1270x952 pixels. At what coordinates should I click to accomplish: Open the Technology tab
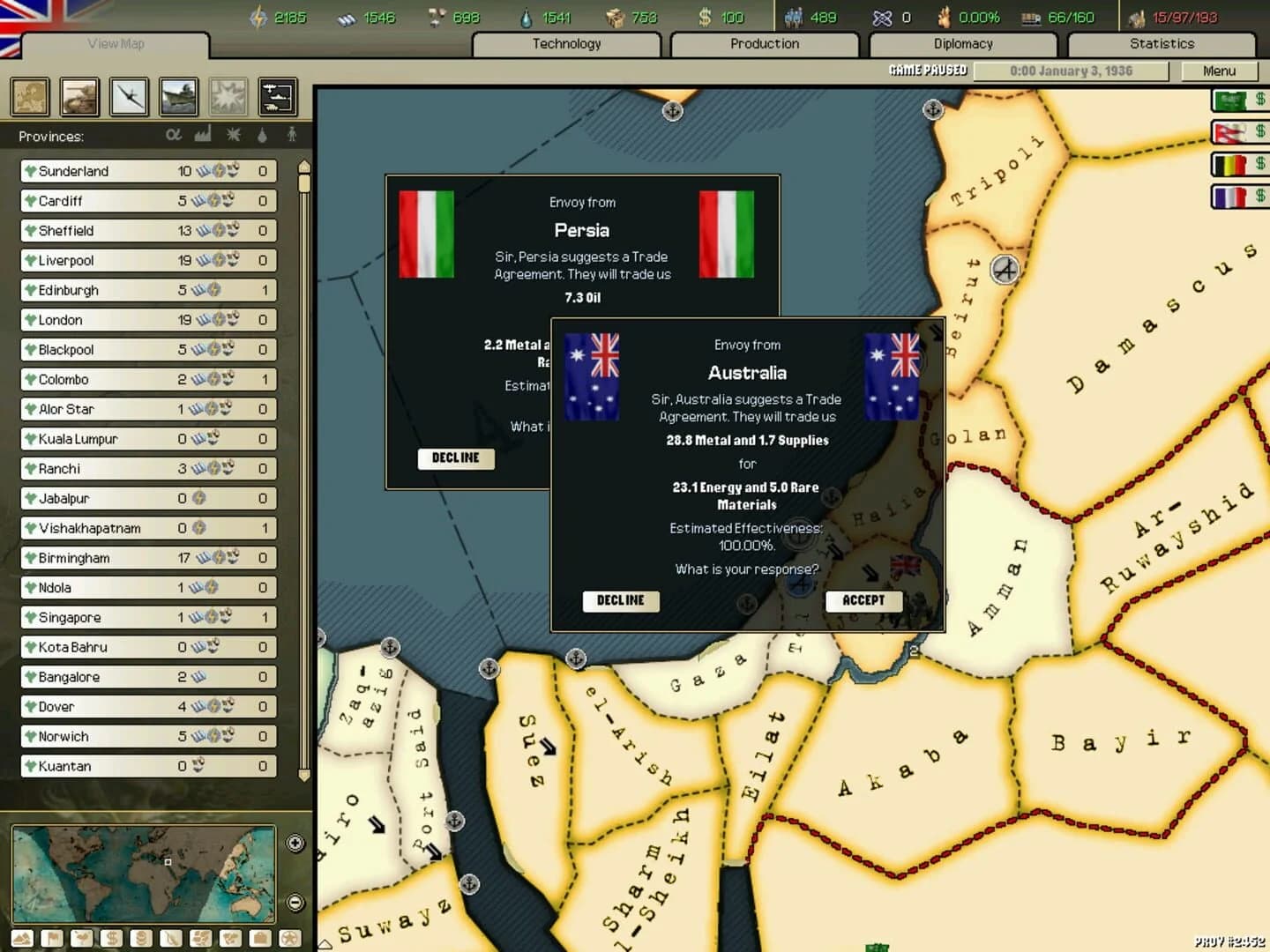566,43
